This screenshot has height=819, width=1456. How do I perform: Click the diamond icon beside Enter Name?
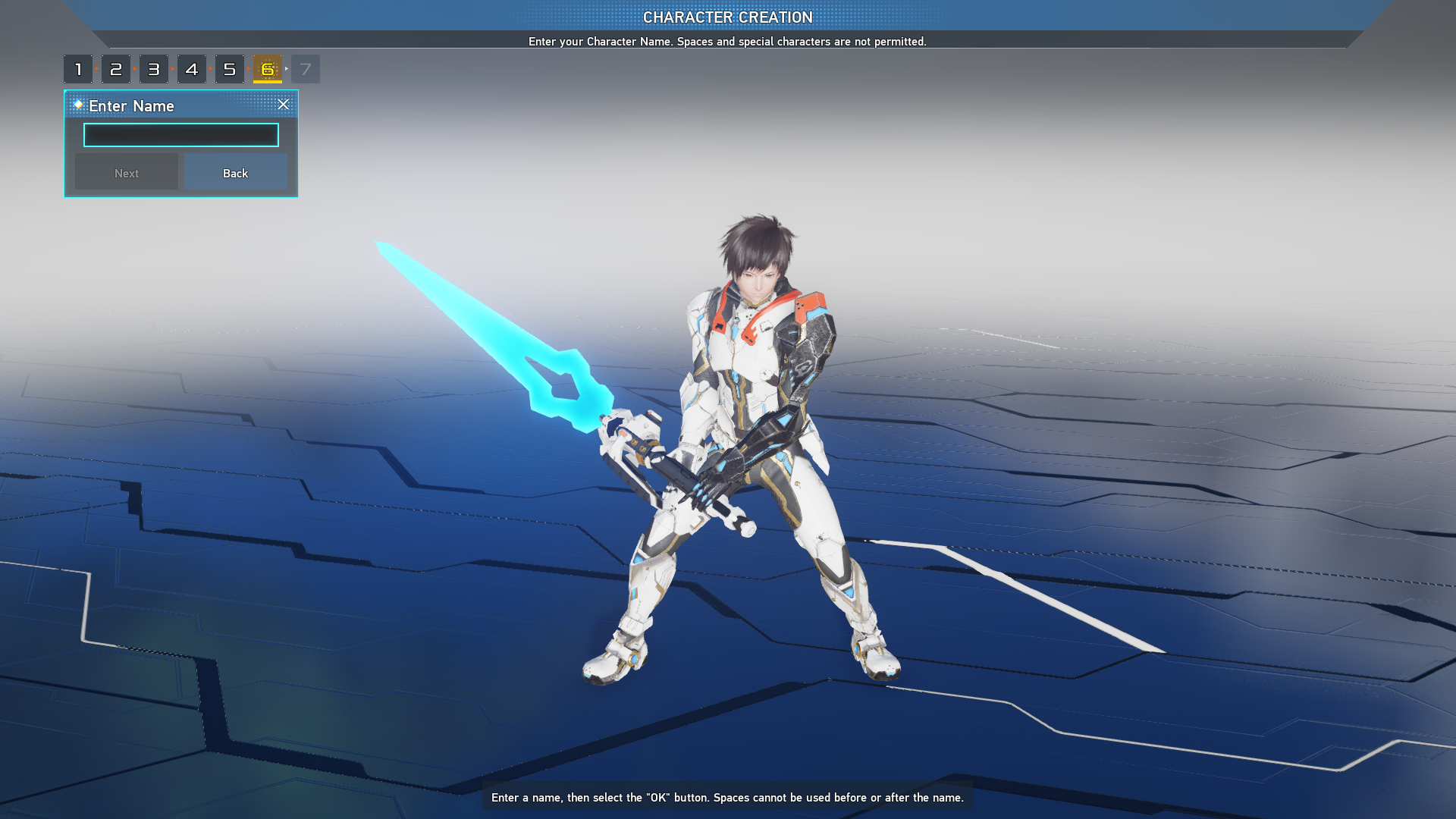[x=79, y=105]
